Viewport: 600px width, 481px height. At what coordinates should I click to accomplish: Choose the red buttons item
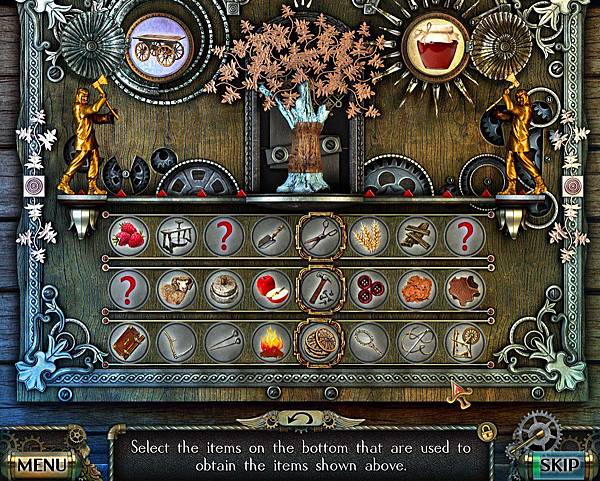pyautogui.click(x=369, y=290)
